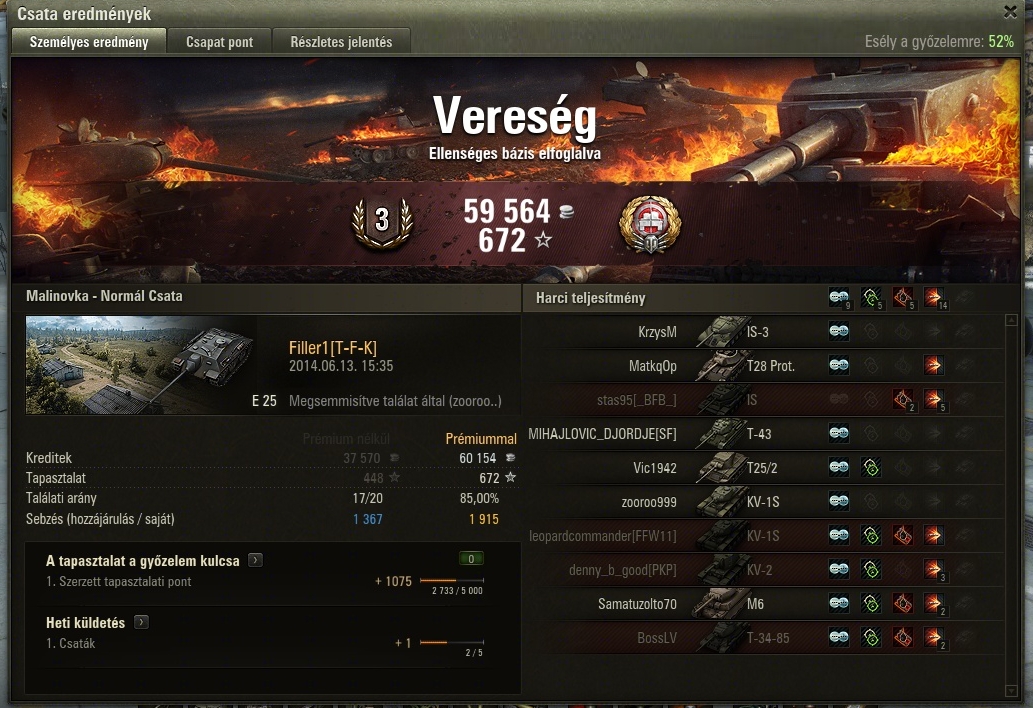The width and height of the screenshot is (1033, 708).
Task: Click Vic1942's T25/2 row
Action: [760, 468]
